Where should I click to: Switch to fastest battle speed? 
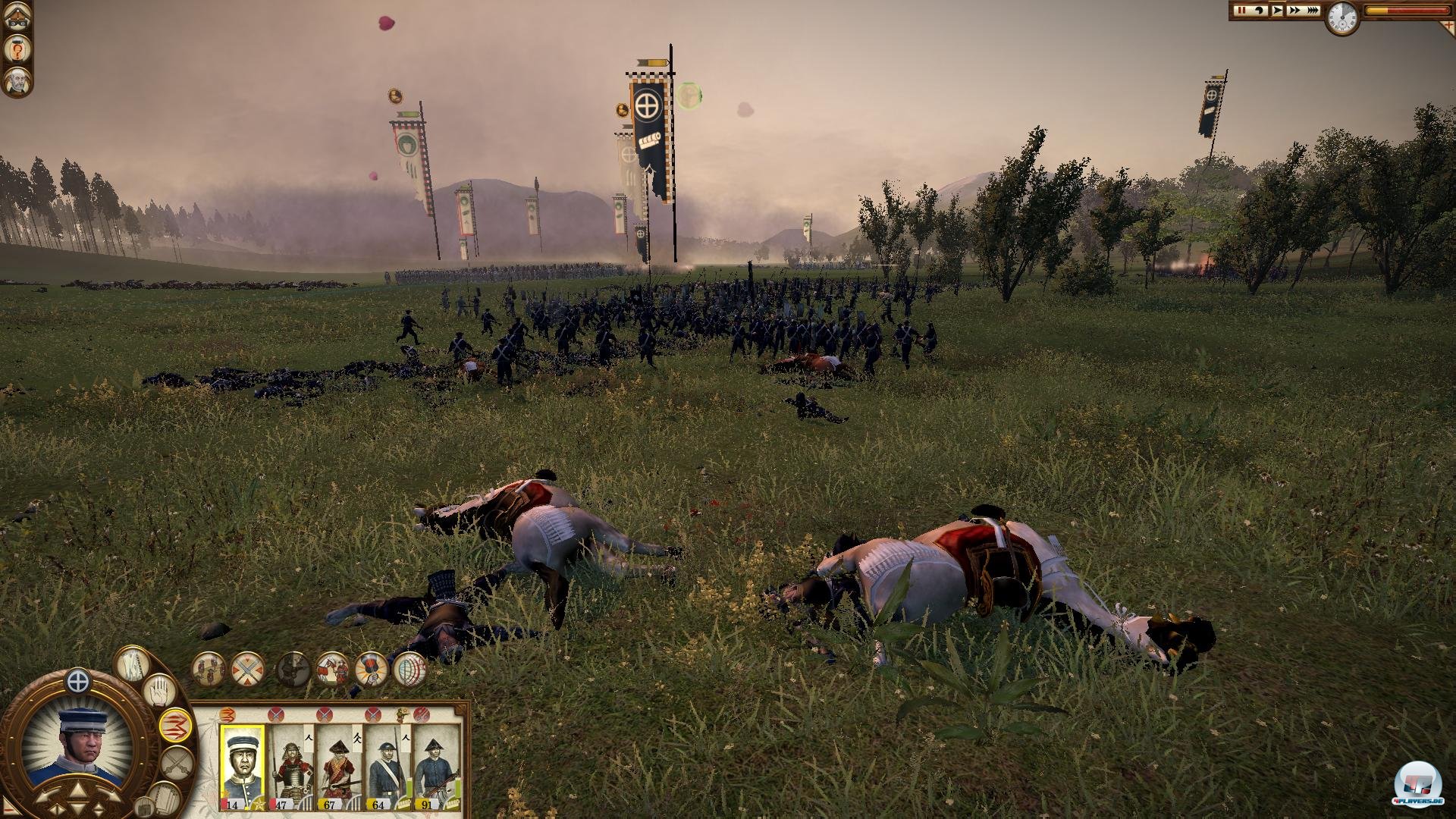[x=1312, y=11]
